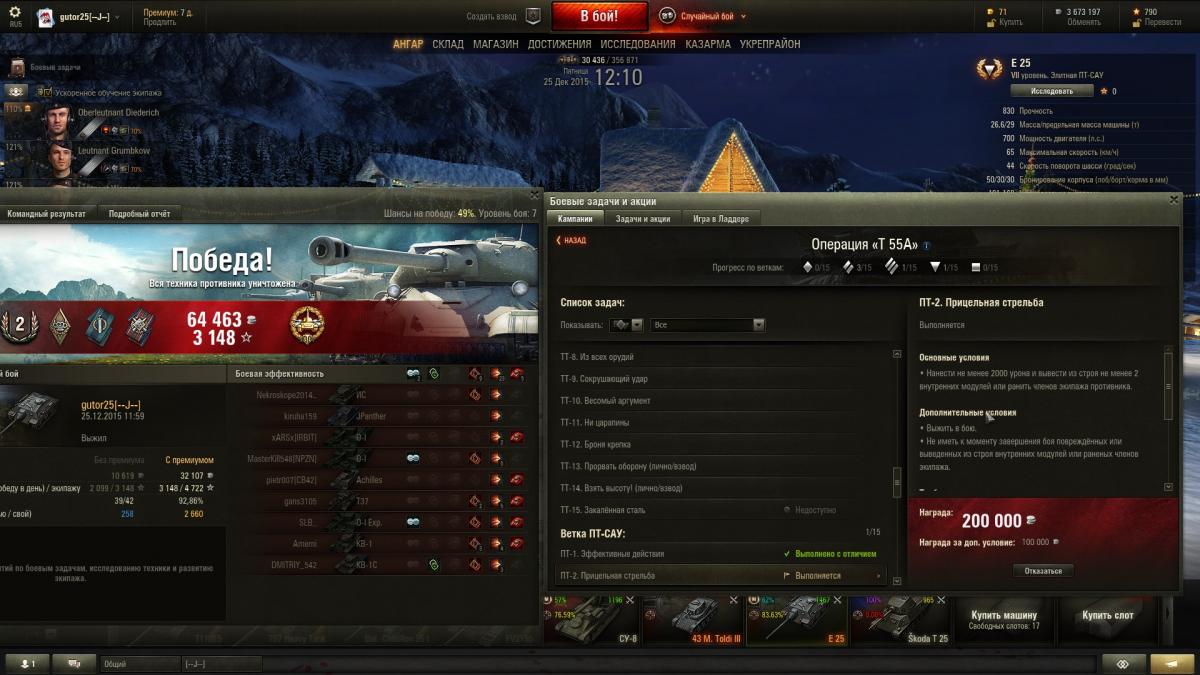Decline the mission with «Отказаться»

pyautogui.click(x=1043, y=571)
